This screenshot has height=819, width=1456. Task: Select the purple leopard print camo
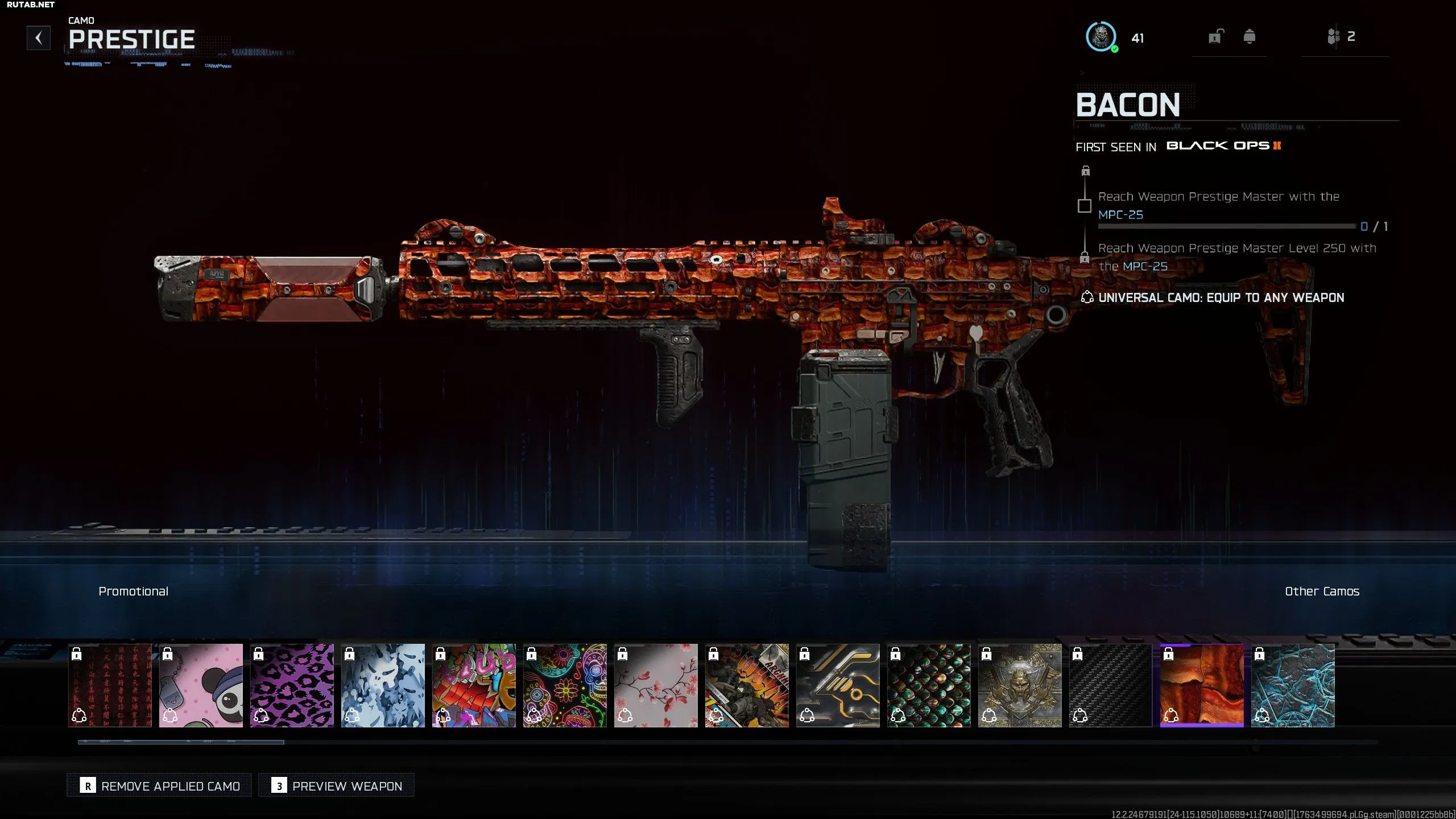click(292, 685)
